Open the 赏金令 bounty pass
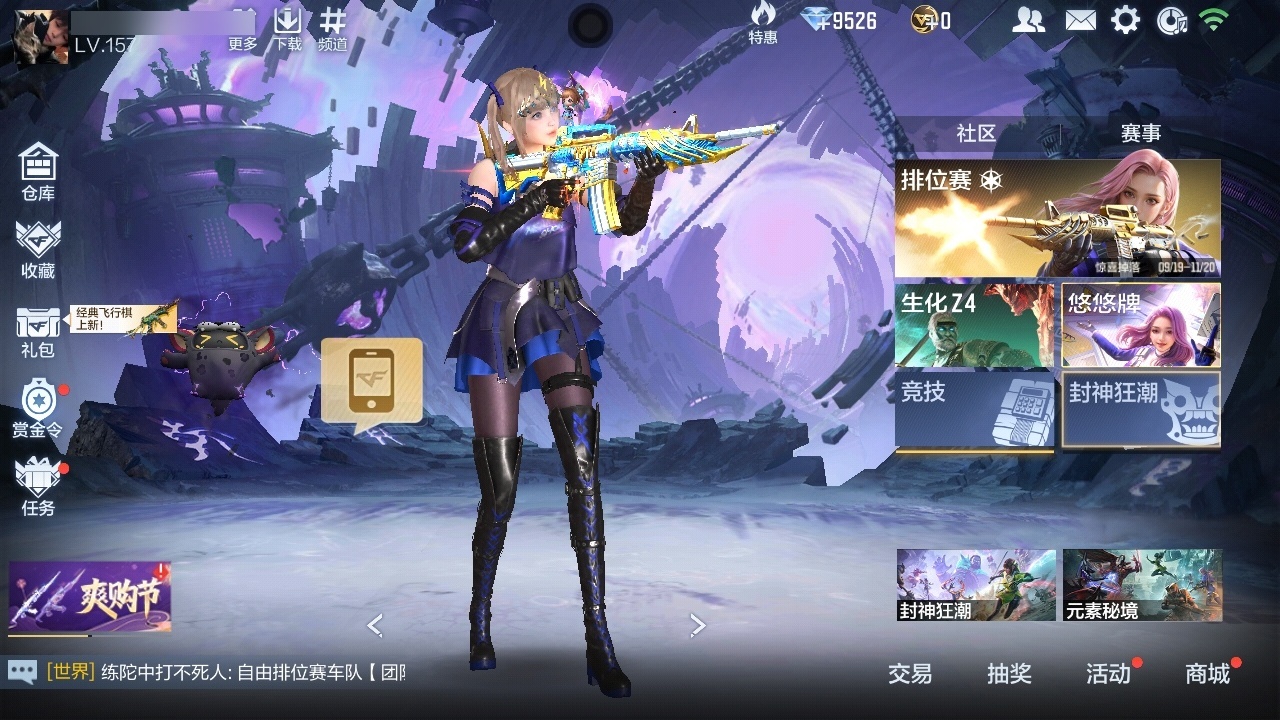 point(38,408)
